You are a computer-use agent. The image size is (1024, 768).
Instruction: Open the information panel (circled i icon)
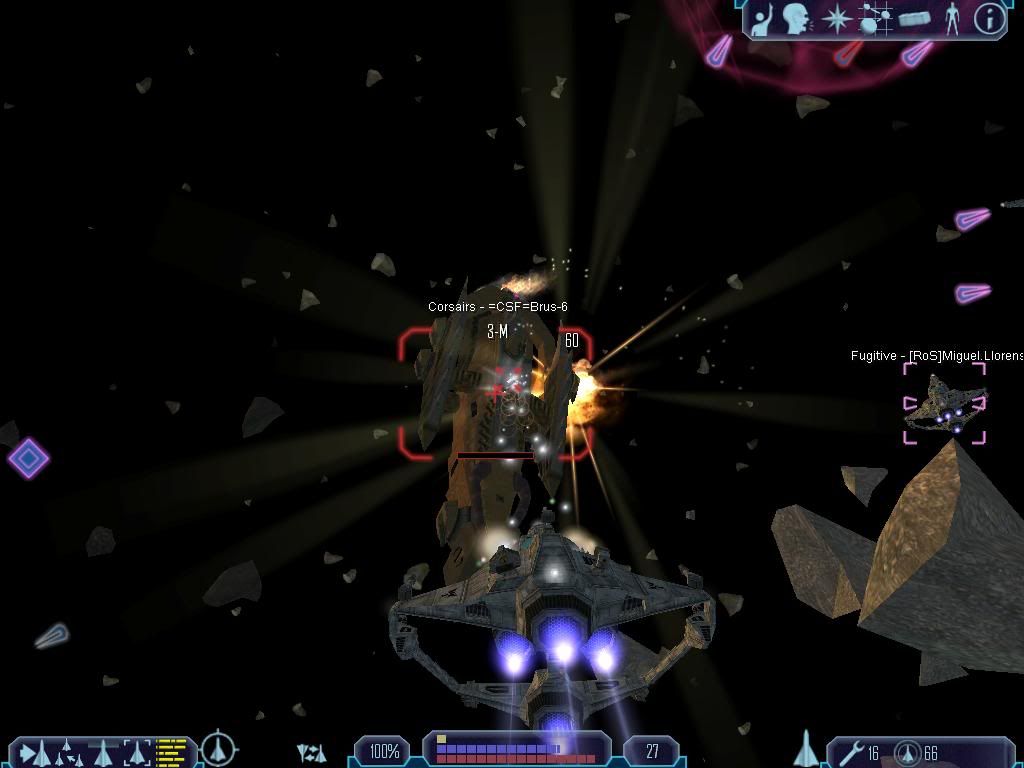click(x=989, y=18)
